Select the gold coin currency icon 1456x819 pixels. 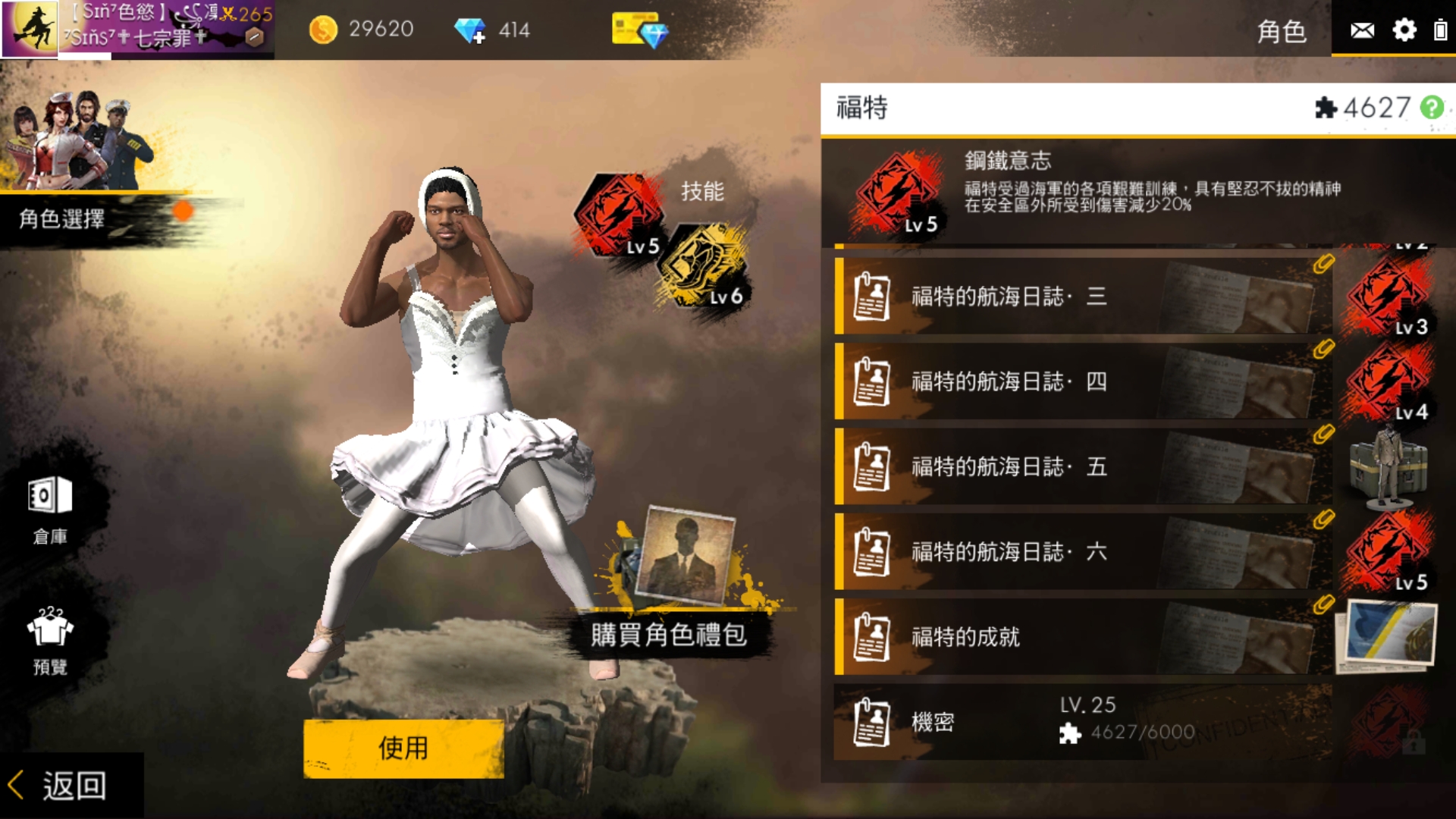[x=325, y=29]
